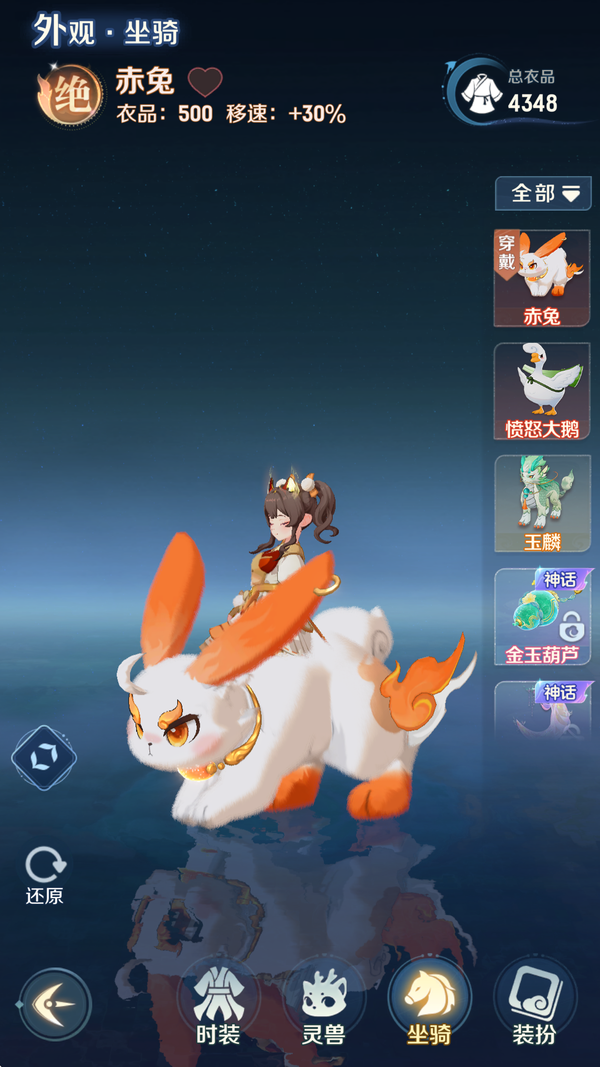Pick the locked 金玉葫芦 mount
Screen dimensions: 600x1067
542,617
